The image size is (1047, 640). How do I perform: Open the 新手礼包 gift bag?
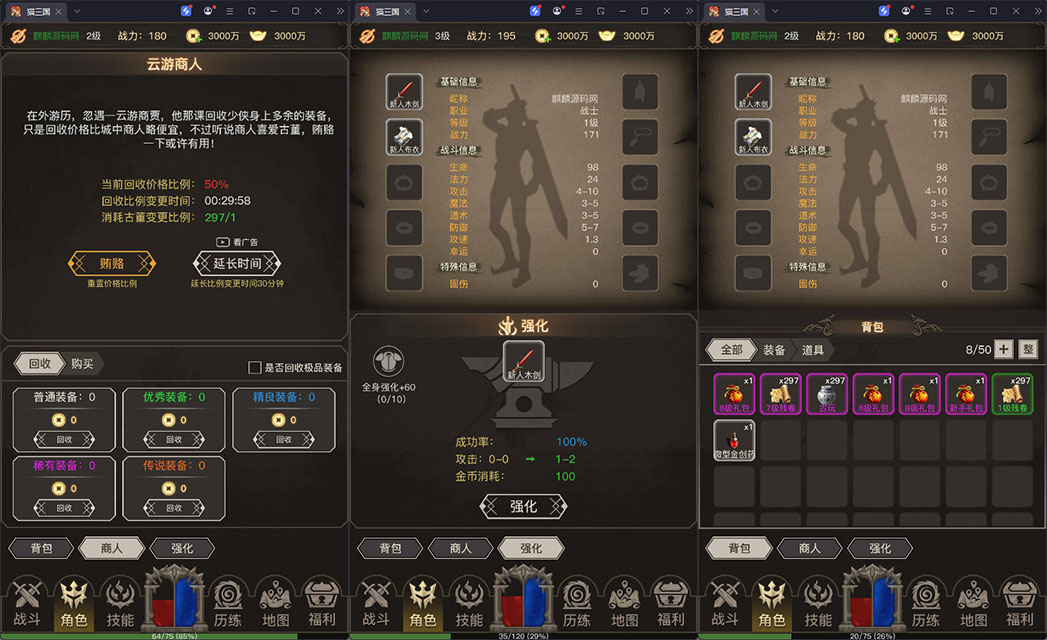(x=966, y=394)
